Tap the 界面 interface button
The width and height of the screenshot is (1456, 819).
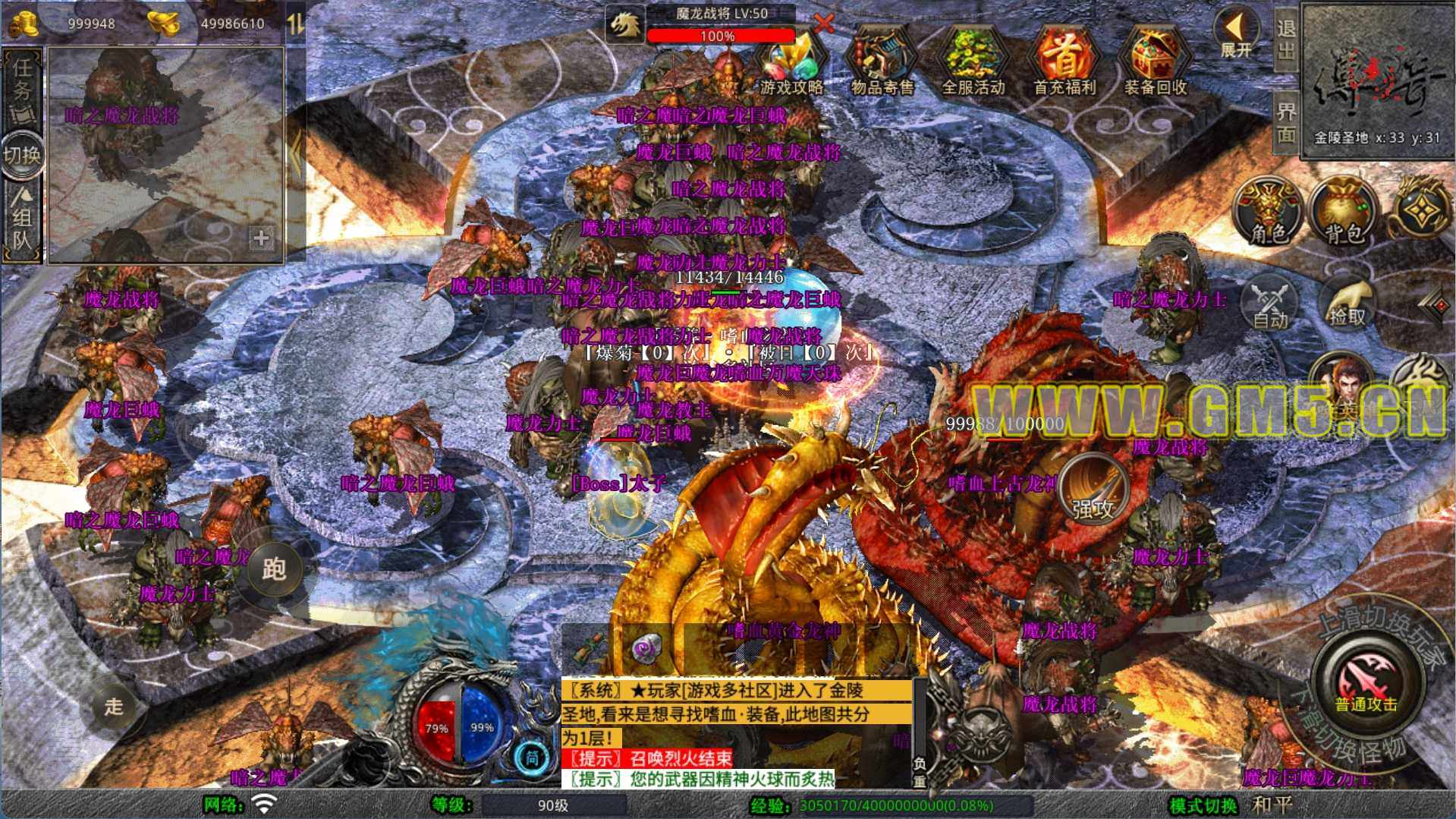pyautogui.click(x=1286, y=121)
